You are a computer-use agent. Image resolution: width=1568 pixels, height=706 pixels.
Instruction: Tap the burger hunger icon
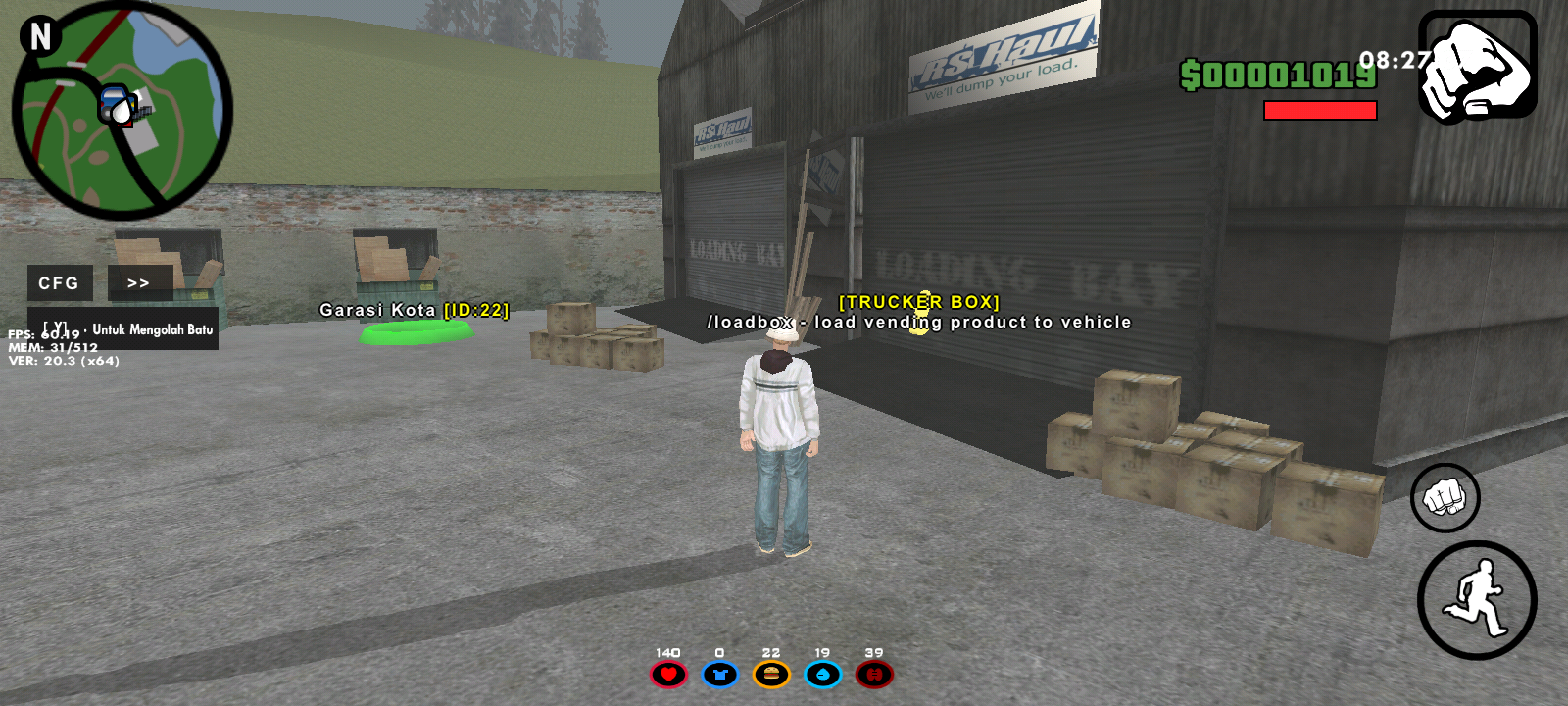771,675
